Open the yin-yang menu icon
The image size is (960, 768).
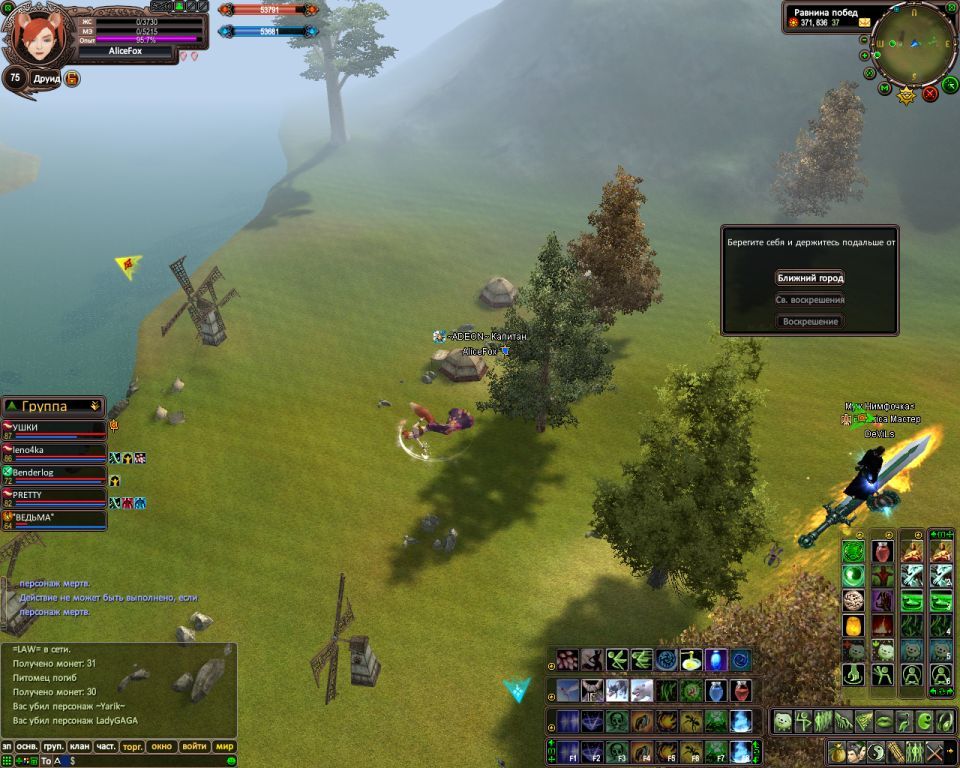pyautogui.click(x=873, y=751)
